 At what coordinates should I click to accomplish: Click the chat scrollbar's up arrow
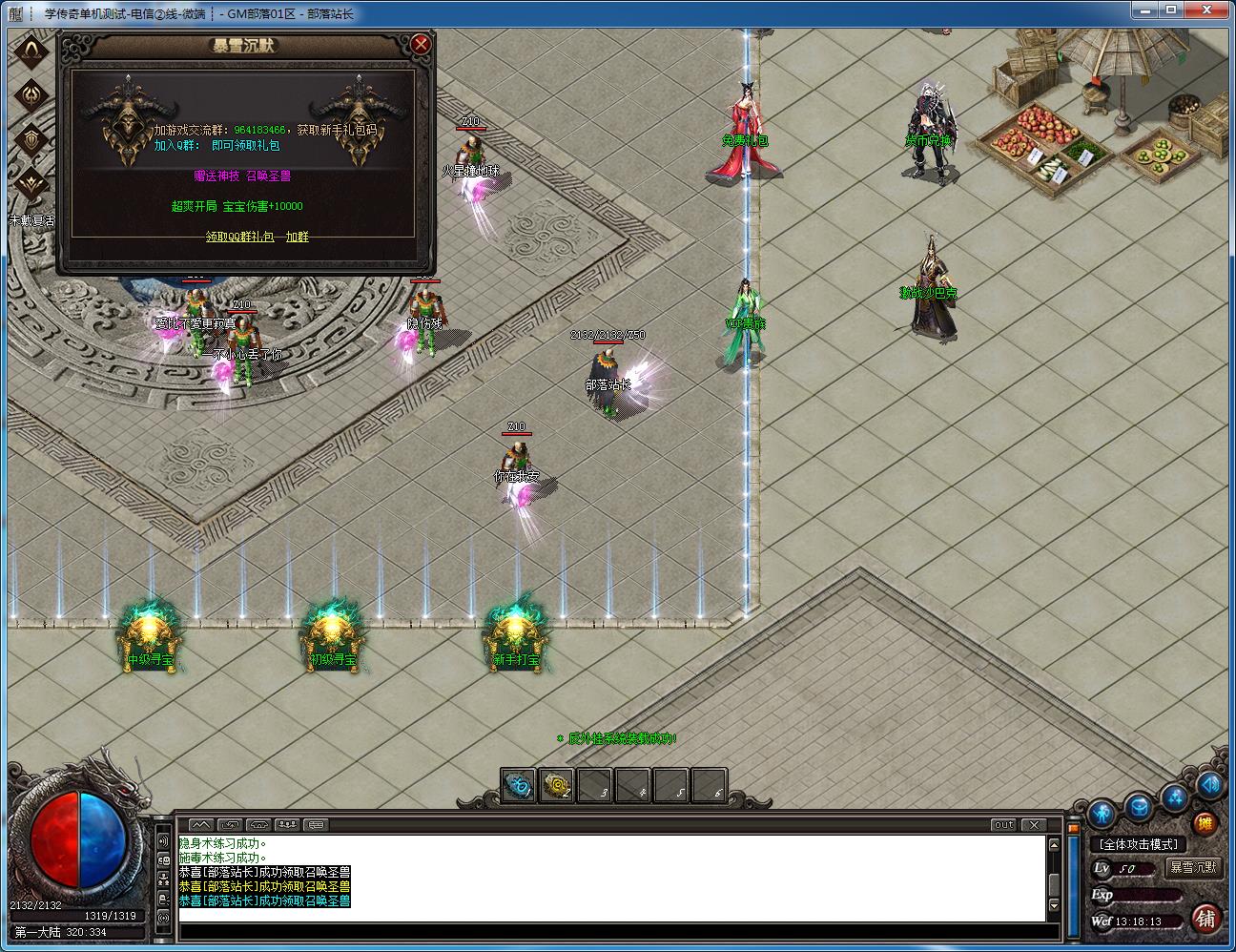click(1054, 844)
